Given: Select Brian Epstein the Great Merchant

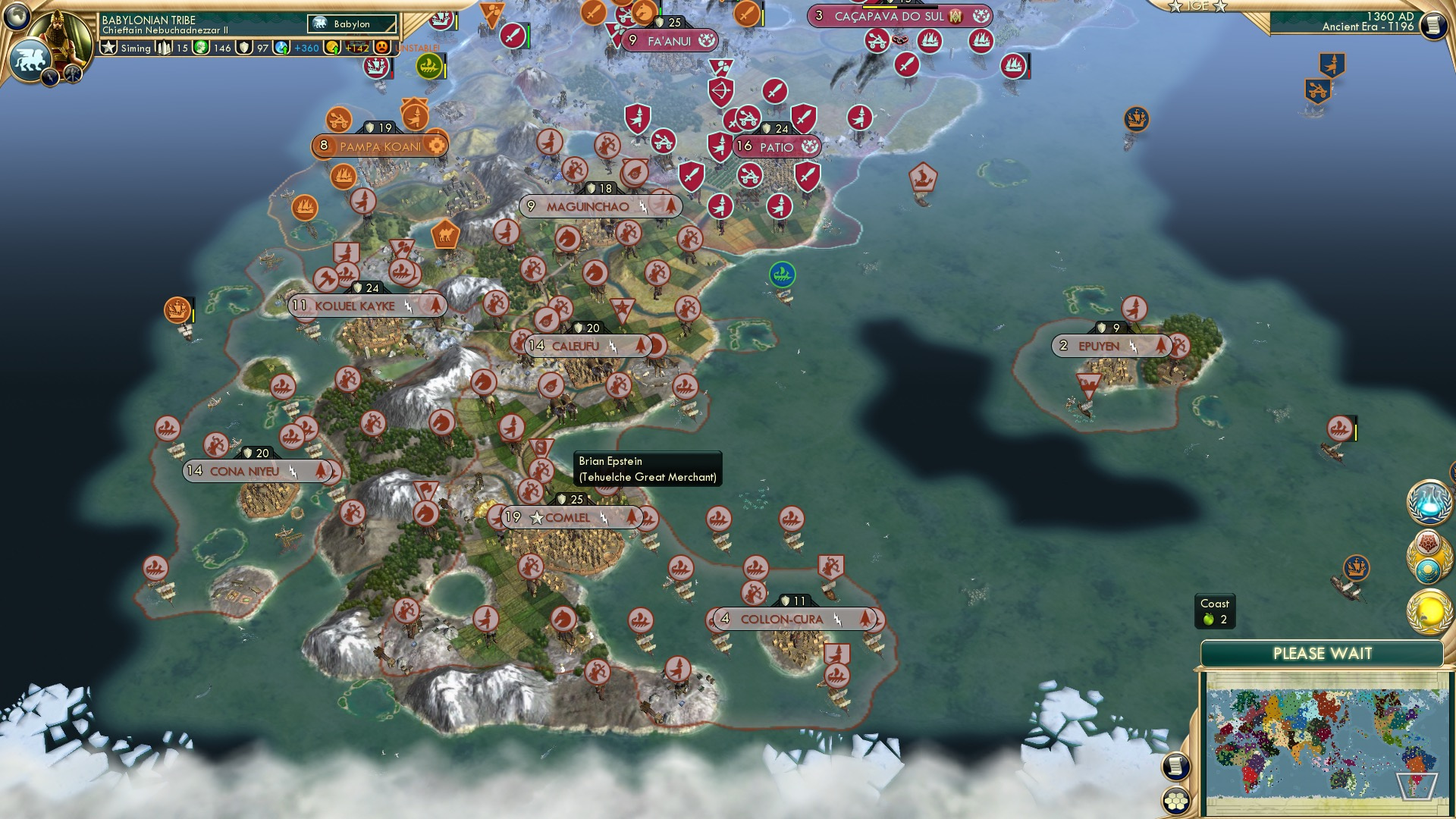Looking at the screenshot, I should (x=648, y=468).
